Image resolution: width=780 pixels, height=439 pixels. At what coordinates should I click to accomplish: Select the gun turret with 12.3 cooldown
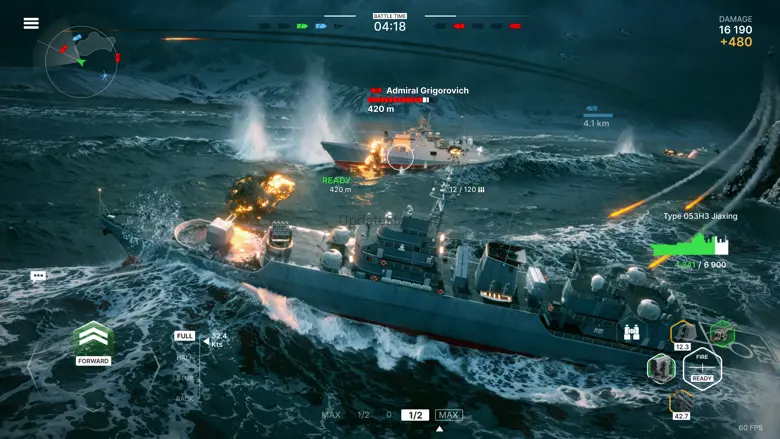683,333
